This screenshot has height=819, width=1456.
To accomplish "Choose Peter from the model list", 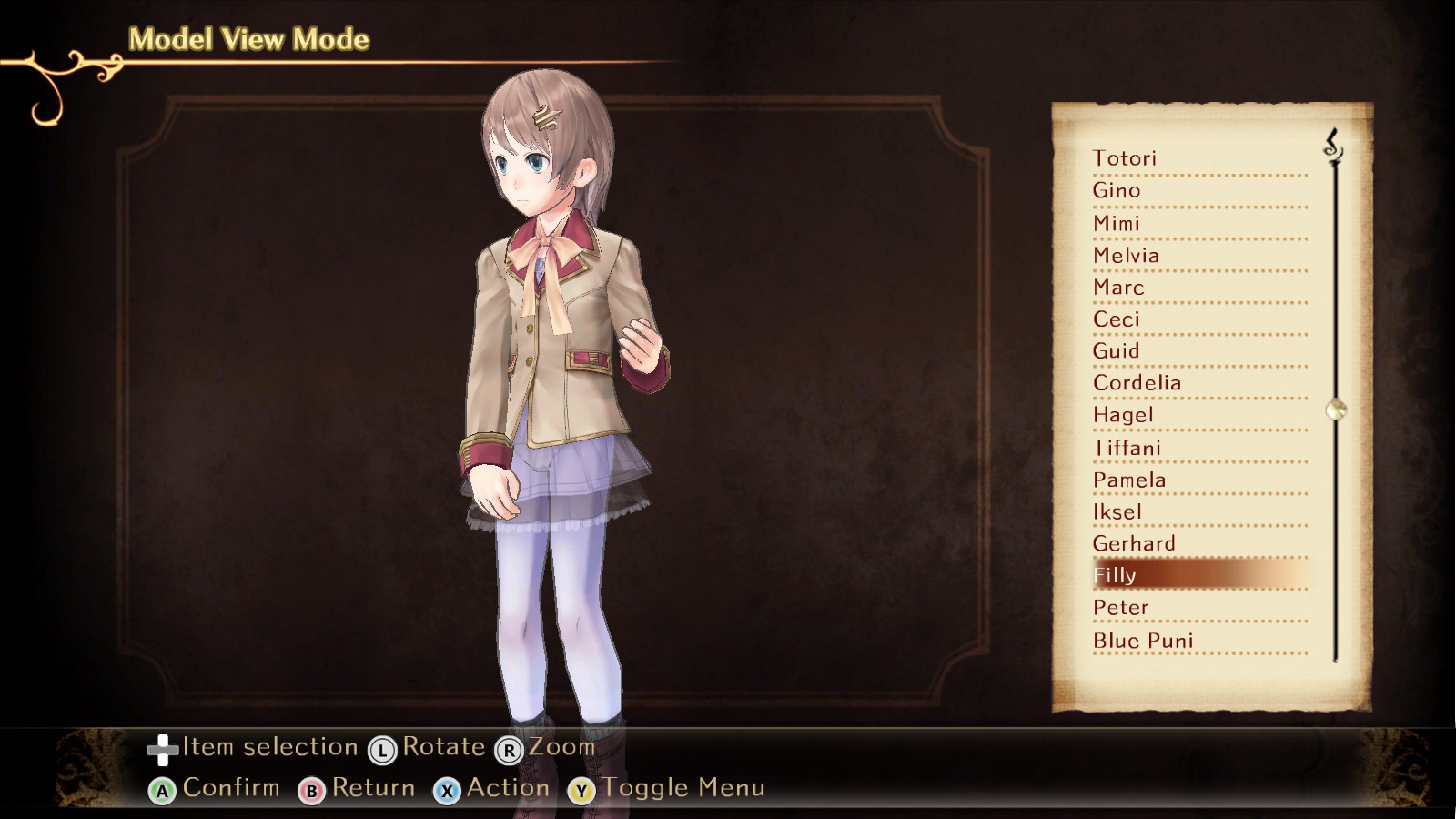I will pyautogui.click(x=1121, y=607).
